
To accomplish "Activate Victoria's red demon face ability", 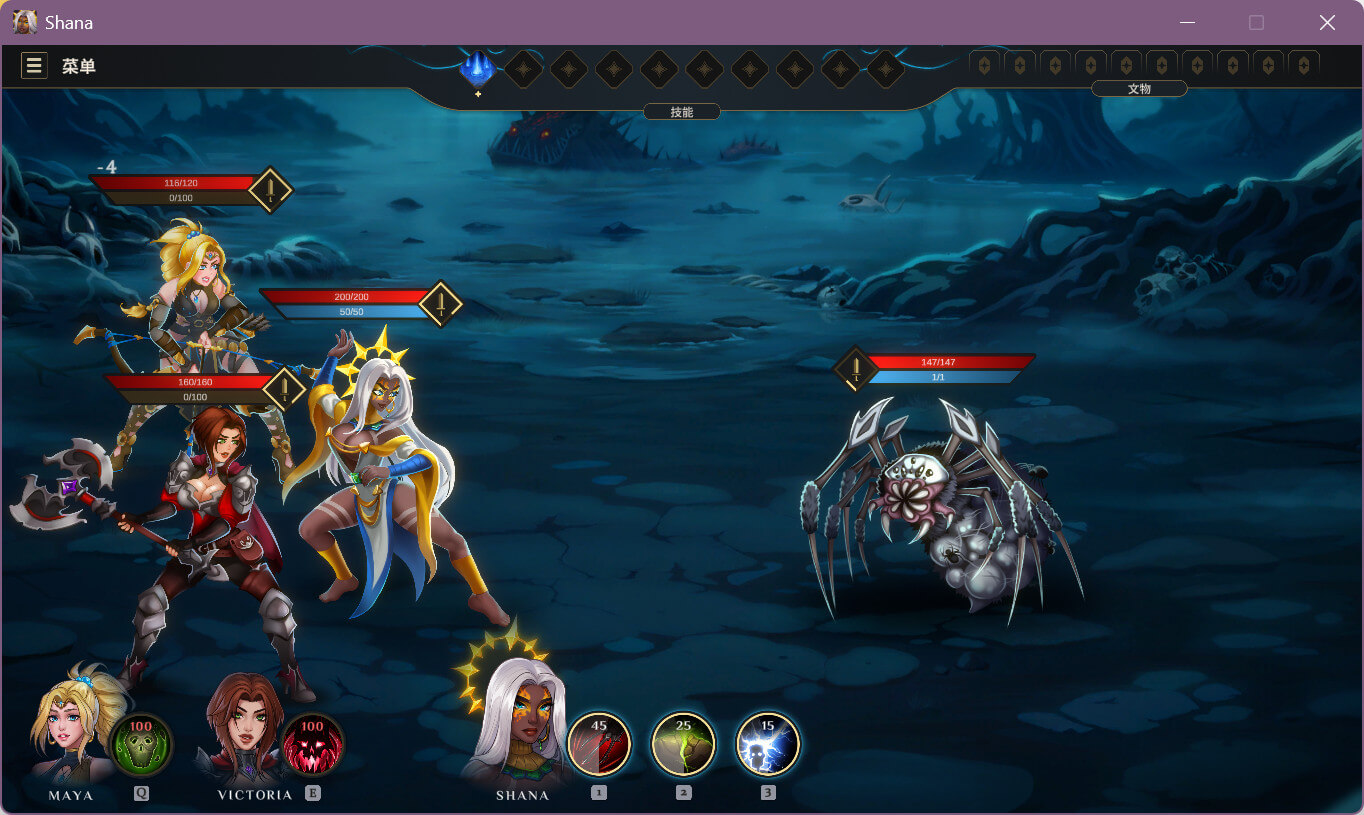I will pos(312,745).
